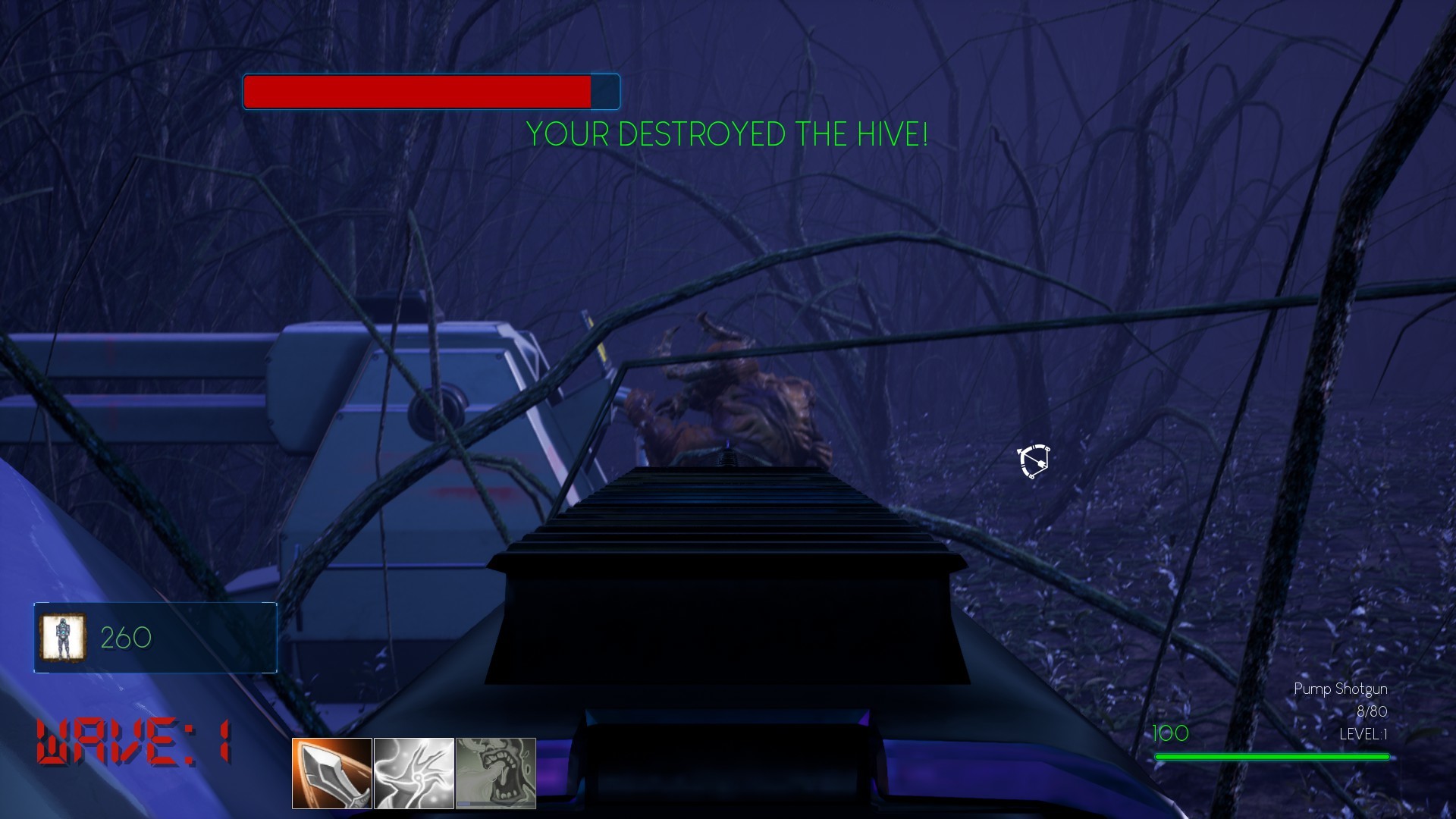Click the white electric spark ability
Screen dimensions: 1456x819
click(413, 772)
